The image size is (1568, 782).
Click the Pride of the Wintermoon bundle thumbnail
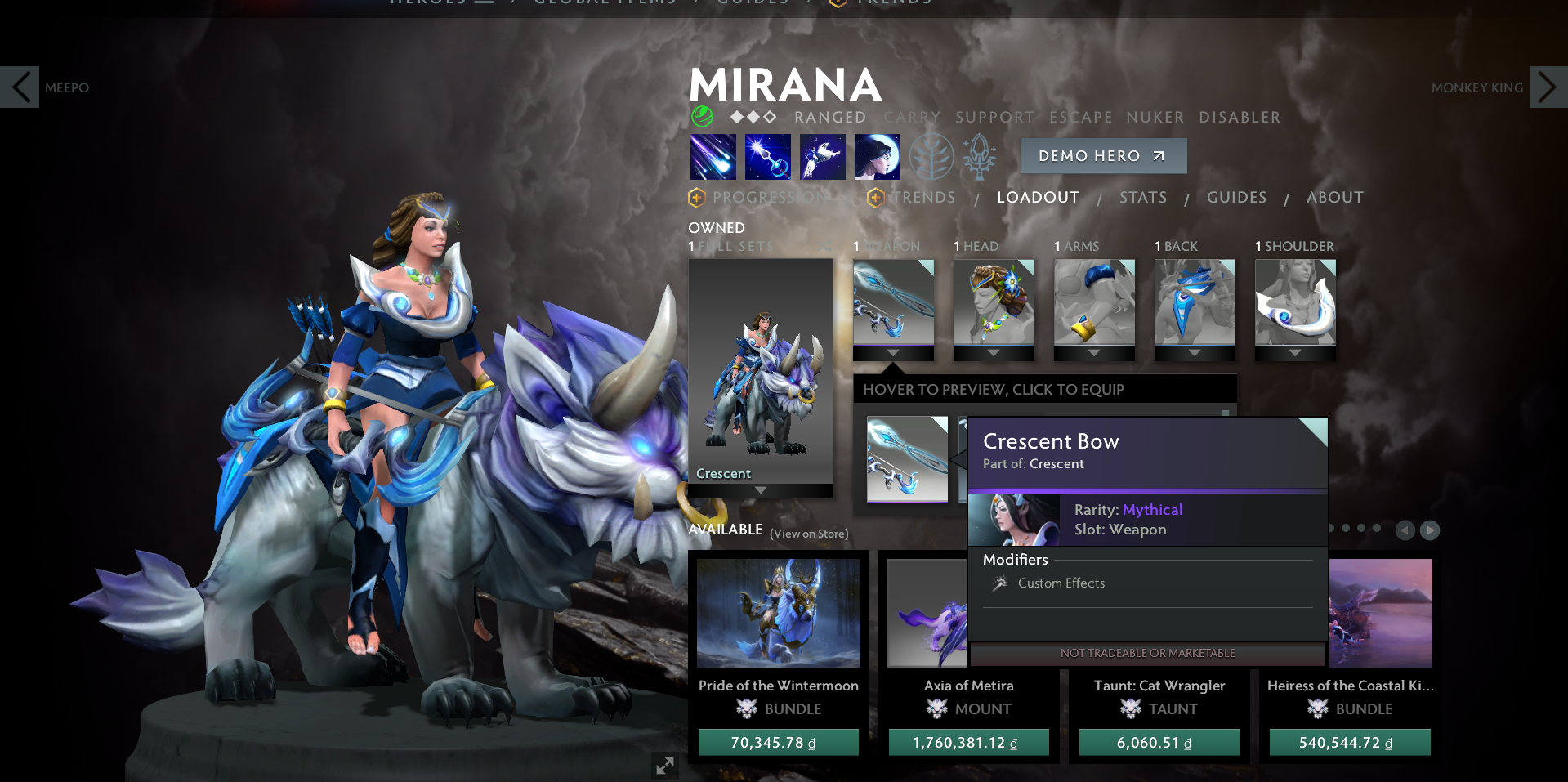(778, 611)
